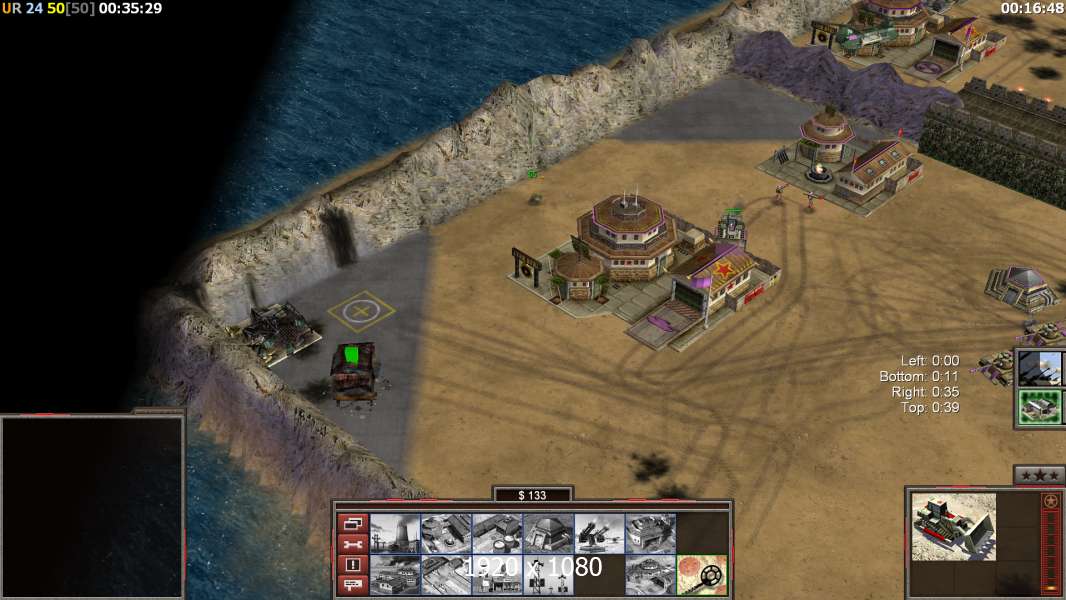
Task: Choose the Command Center build icon
Action: [650, 574]
